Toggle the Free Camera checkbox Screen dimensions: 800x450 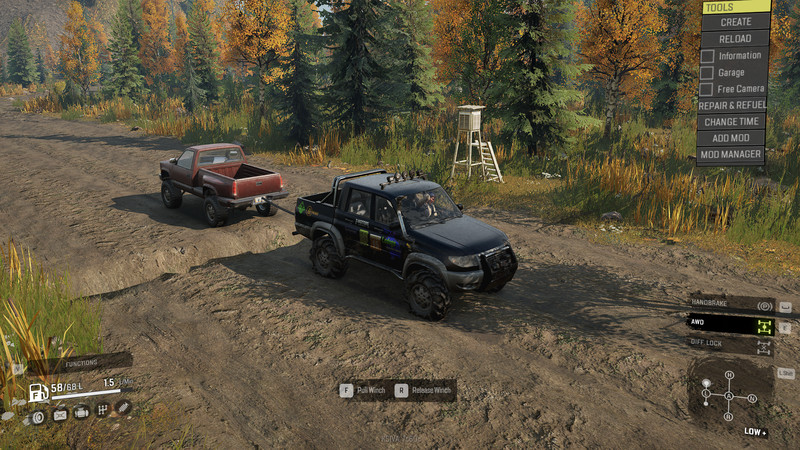tap(707, 89)
